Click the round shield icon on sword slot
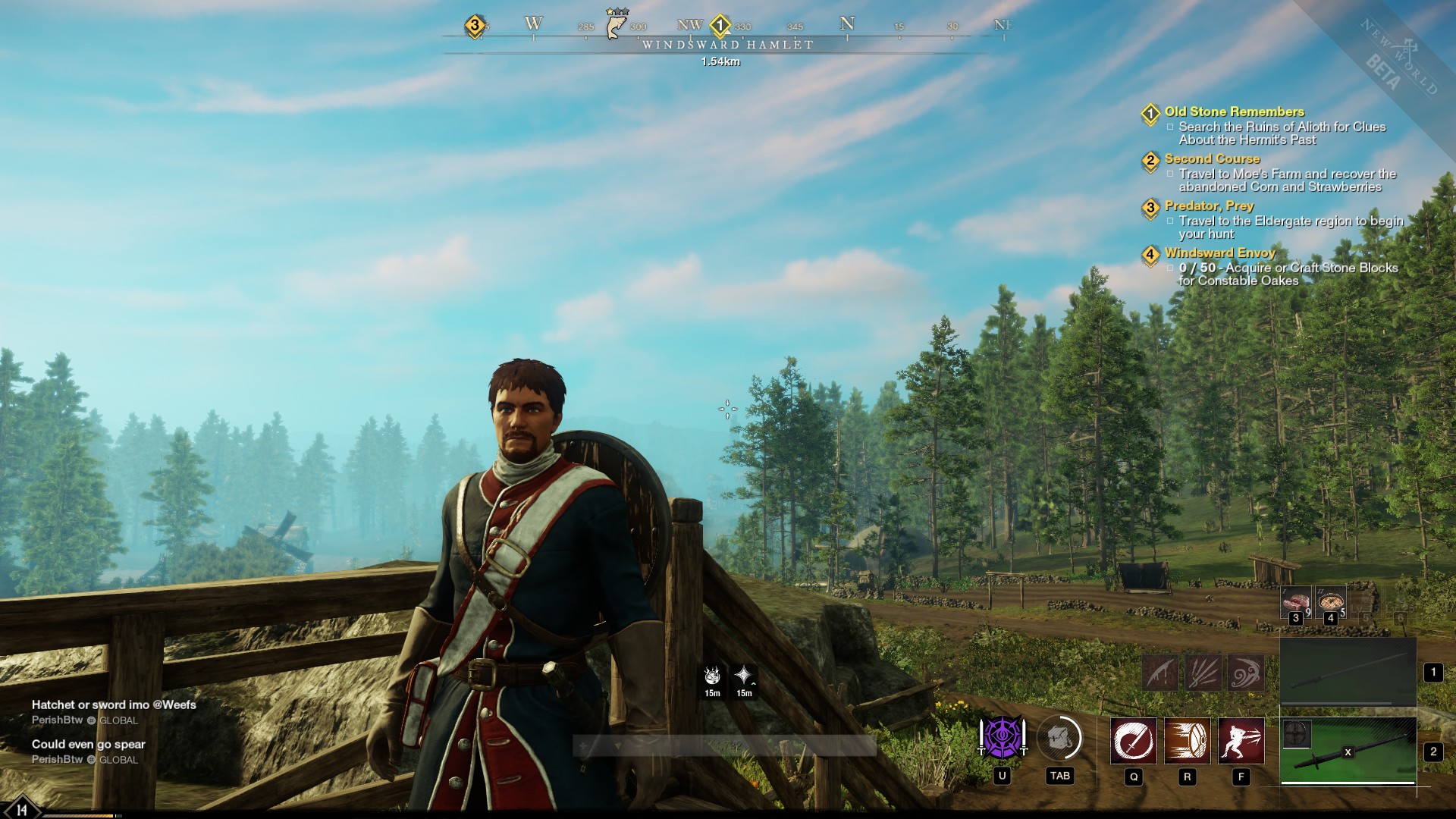This screenshot has width=1456, height=819. coord(1296,734)
